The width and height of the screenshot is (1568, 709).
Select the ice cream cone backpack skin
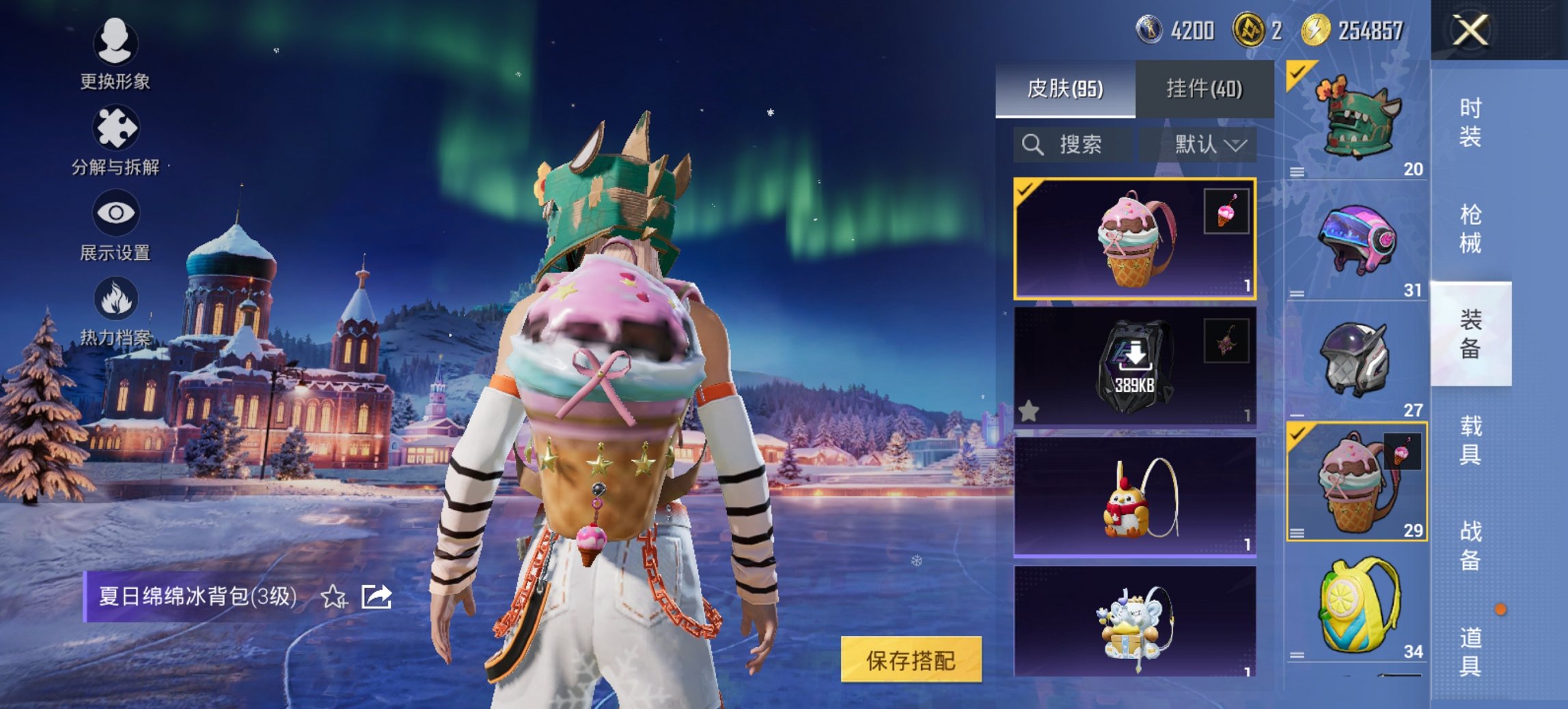[1134, 239]
